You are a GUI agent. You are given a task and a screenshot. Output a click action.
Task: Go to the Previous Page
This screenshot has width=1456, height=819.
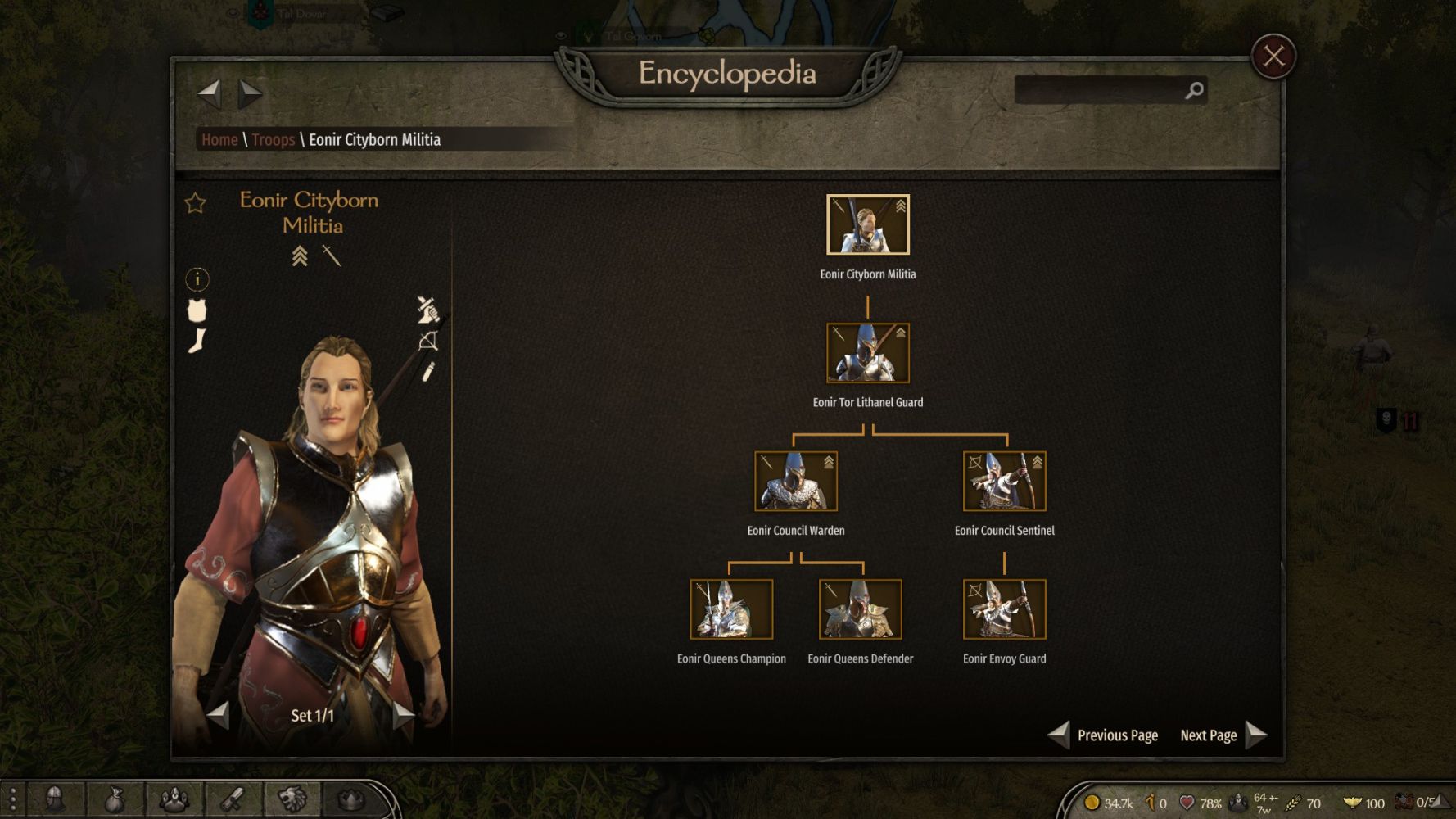1104,735
